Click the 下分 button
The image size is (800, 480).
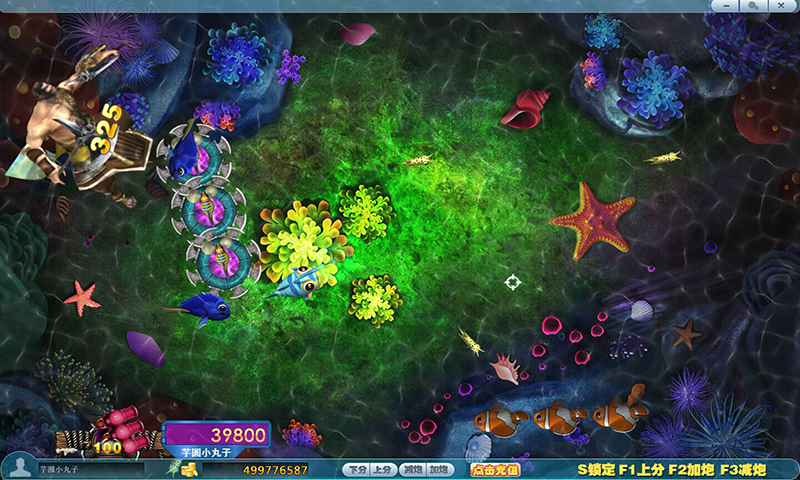[354, 469]
